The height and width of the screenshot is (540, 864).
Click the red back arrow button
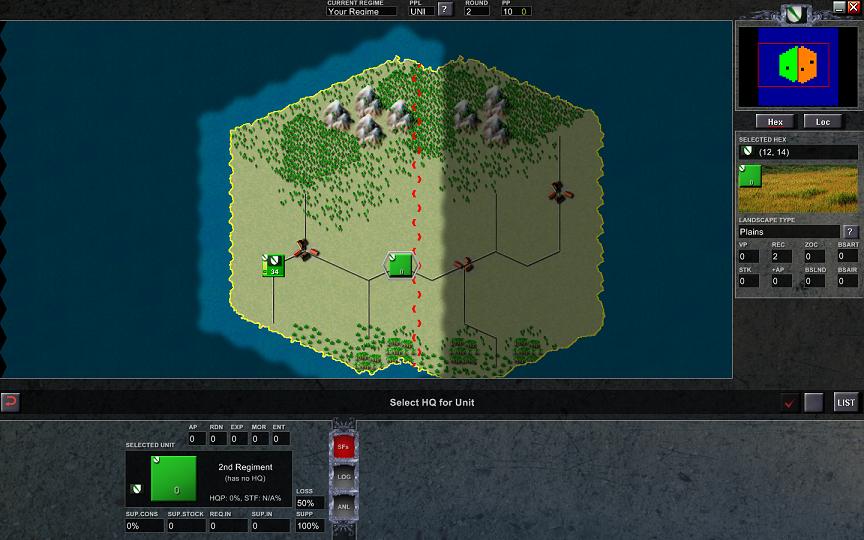(x=11, y=402)
